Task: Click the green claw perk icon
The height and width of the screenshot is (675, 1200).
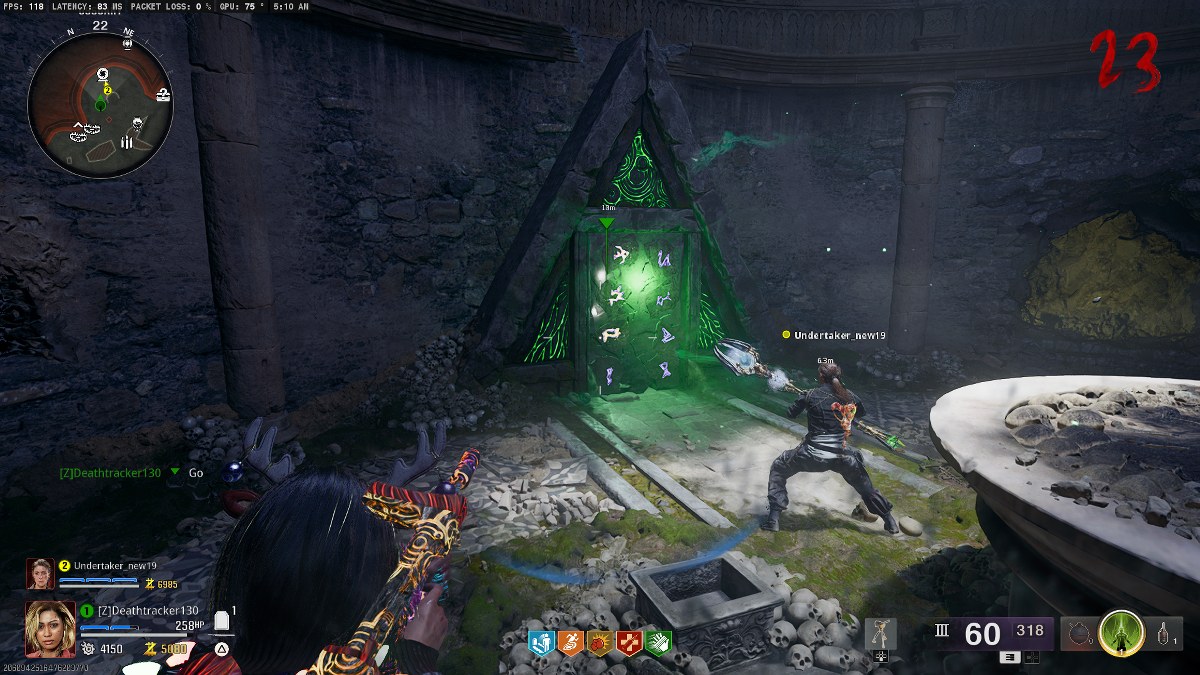Action: click(658, 642)
